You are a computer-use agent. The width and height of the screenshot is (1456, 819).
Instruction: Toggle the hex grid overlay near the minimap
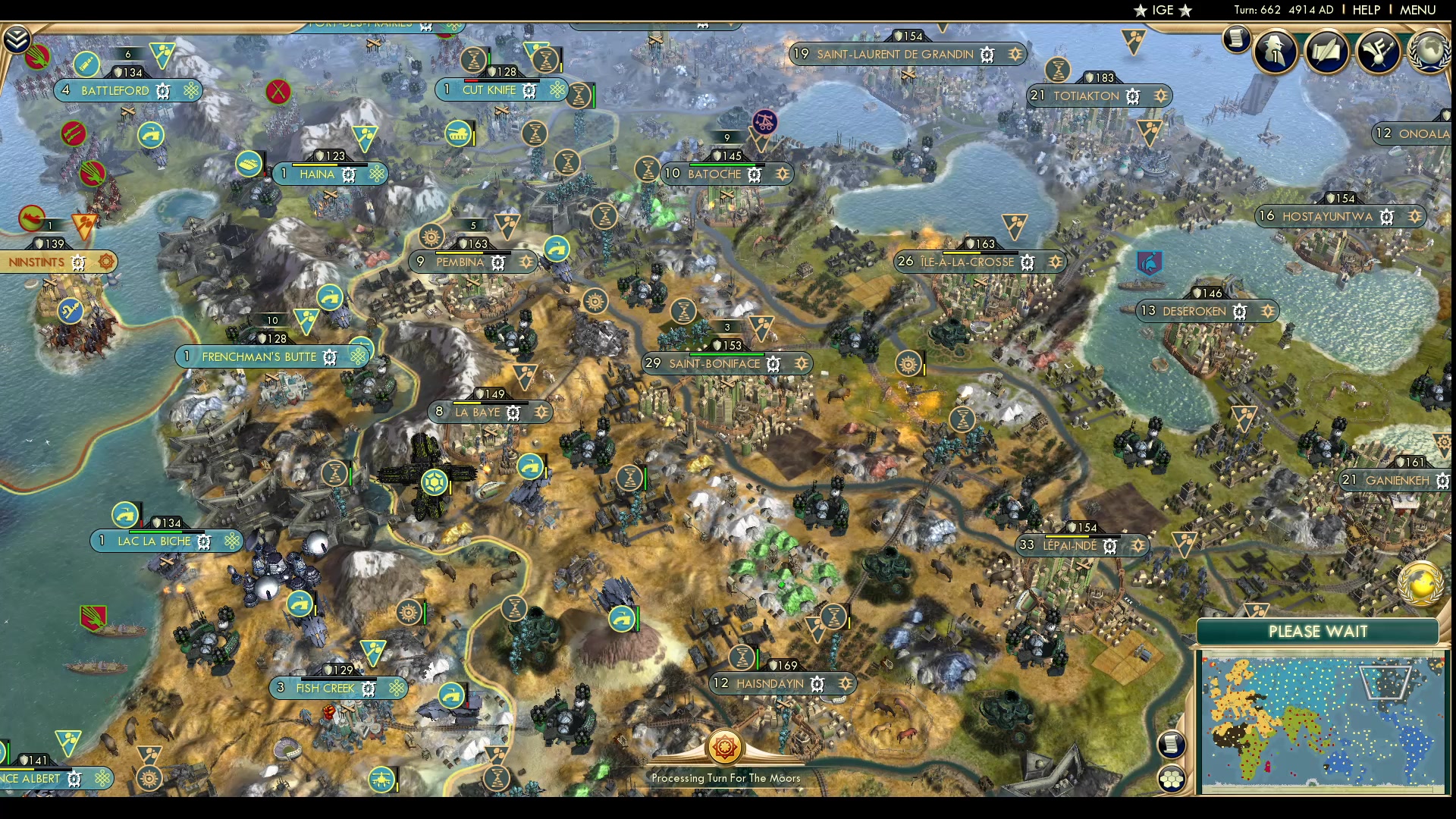[1171, 777]
